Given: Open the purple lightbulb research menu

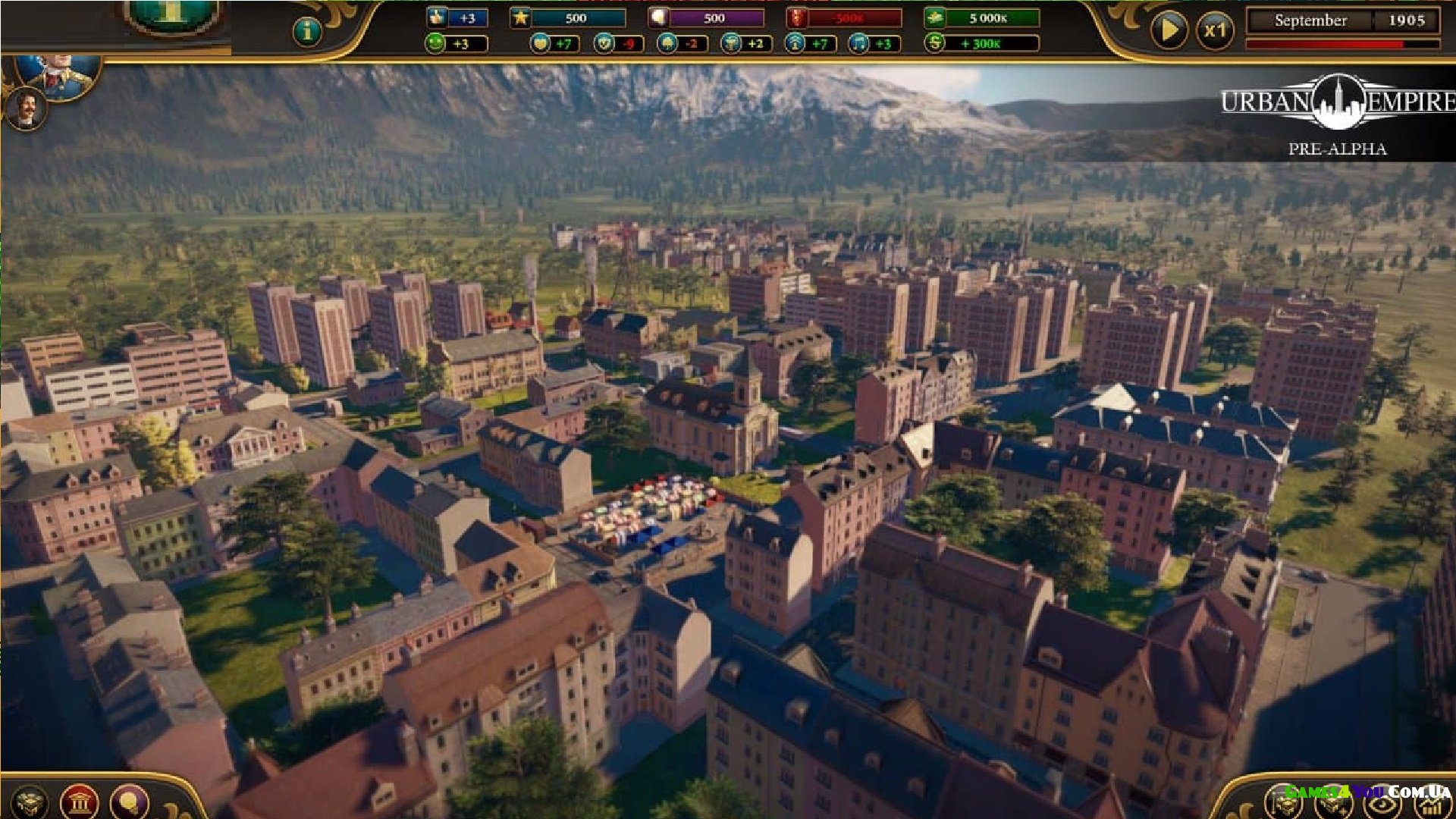Looking at the screenshot, I should (x=130, y=802).
